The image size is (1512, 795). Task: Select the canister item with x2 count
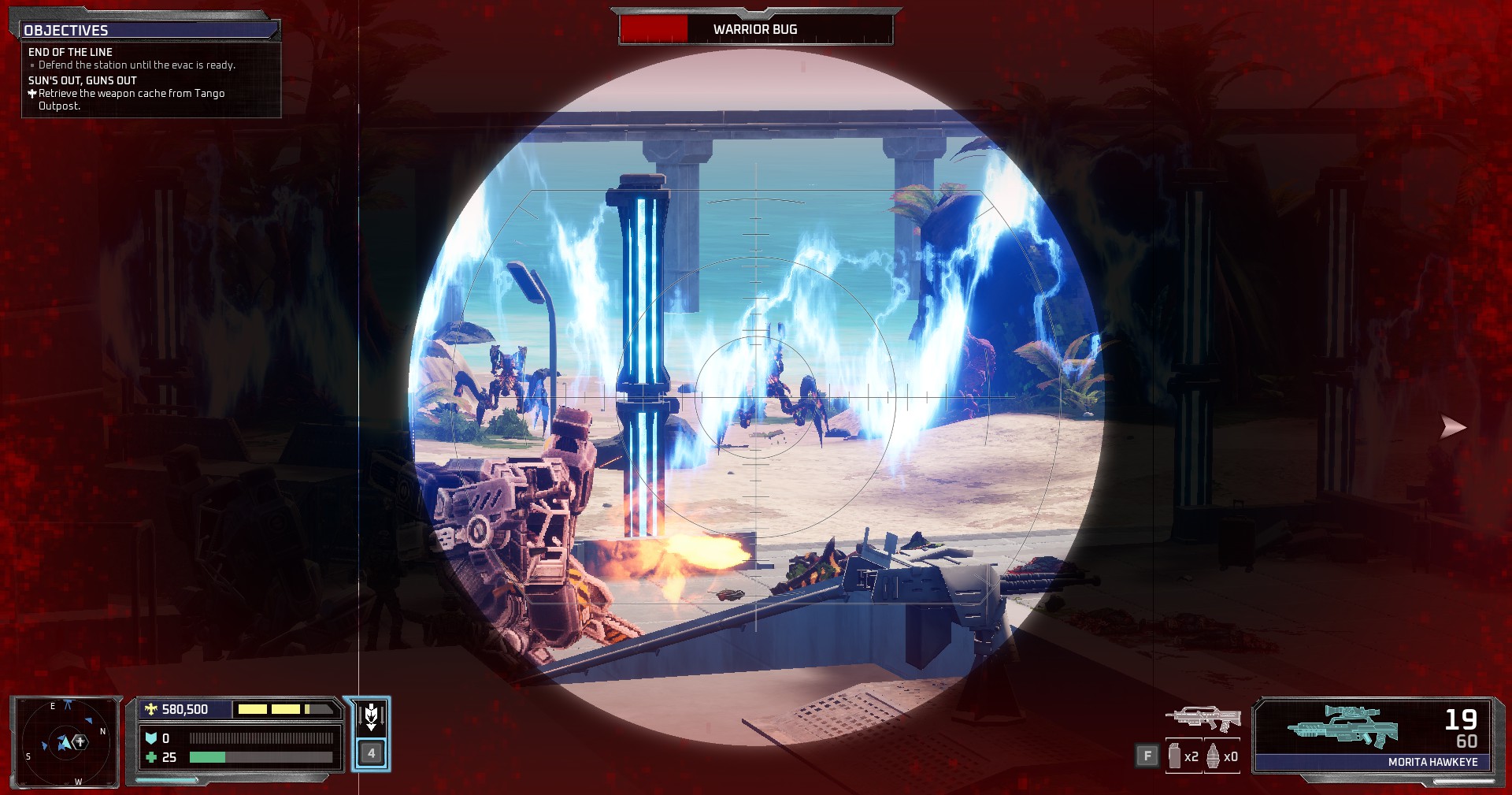(x=1183, y=756)
